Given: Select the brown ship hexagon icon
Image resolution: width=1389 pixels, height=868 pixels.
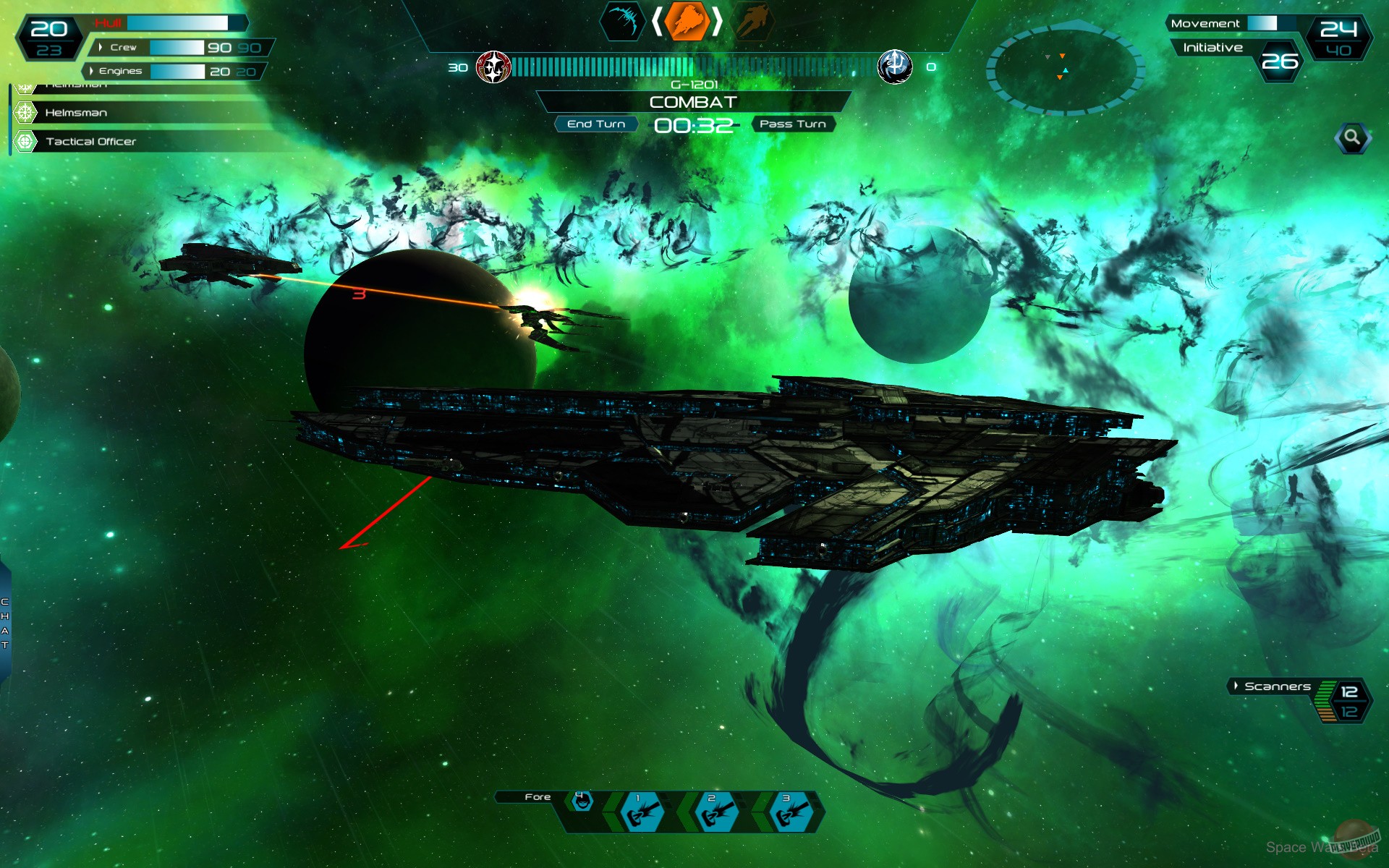Looking at the screenshot, I should click(x=753, y=22).
